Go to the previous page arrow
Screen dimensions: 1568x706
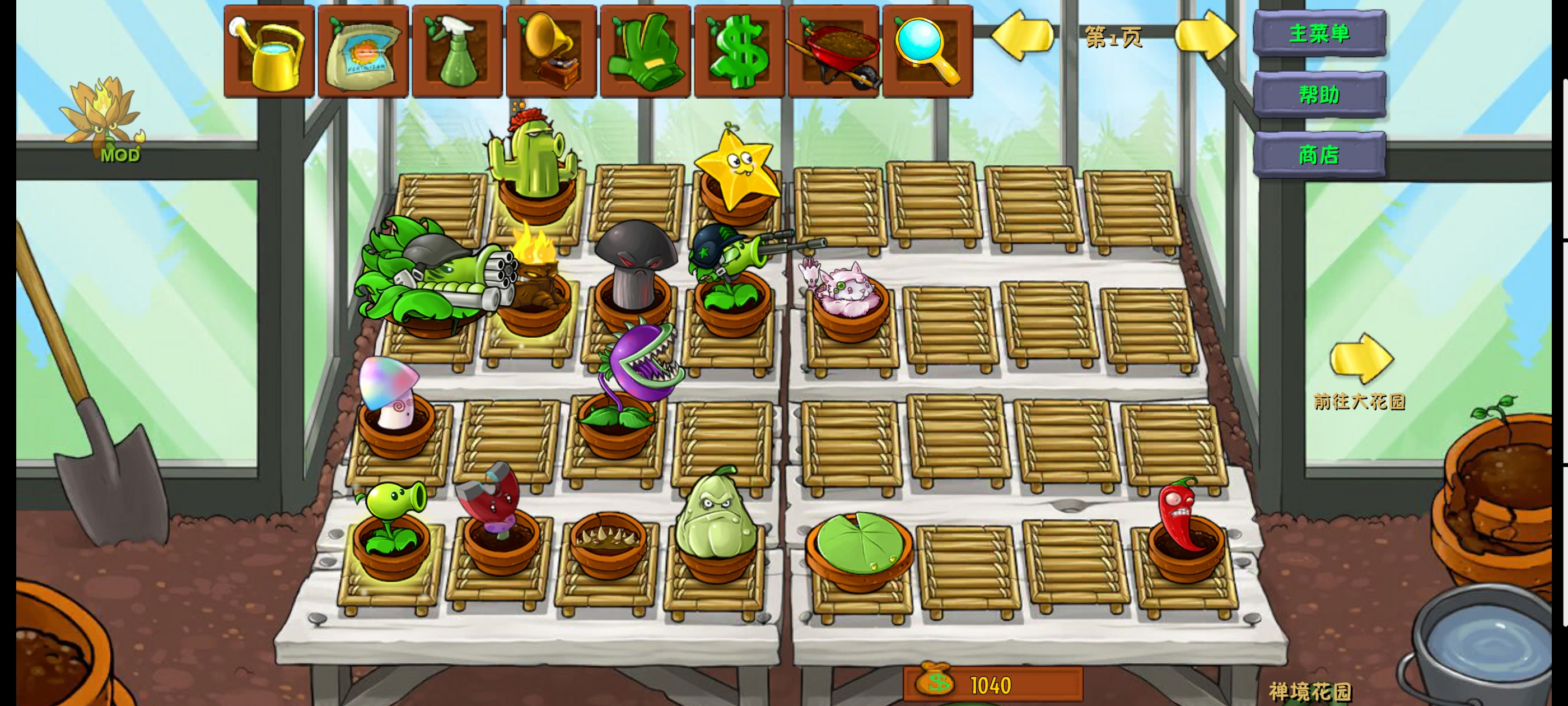coord(1023,35)
